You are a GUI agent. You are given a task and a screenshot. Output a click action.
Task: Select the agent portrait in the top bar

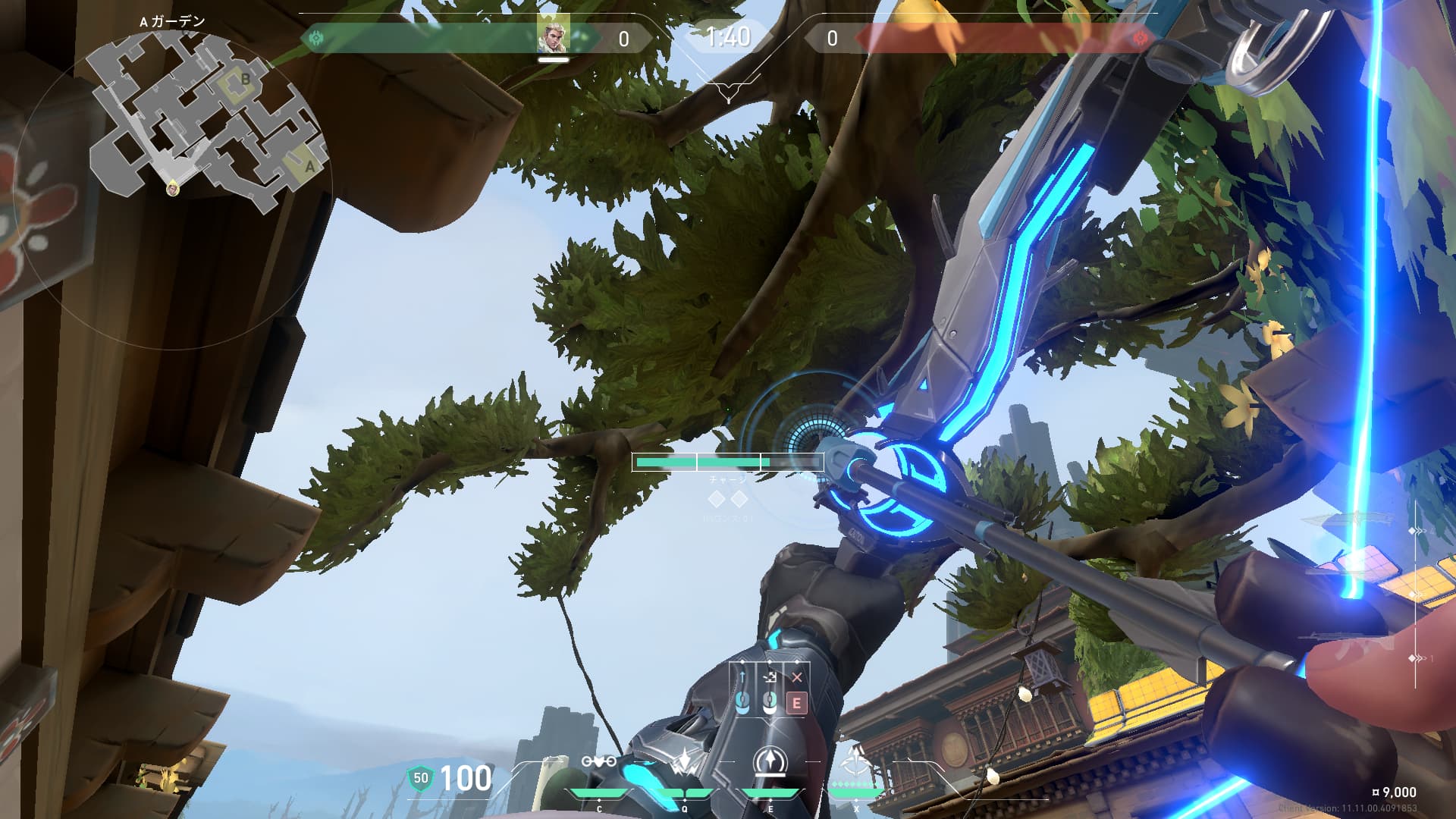552,35
